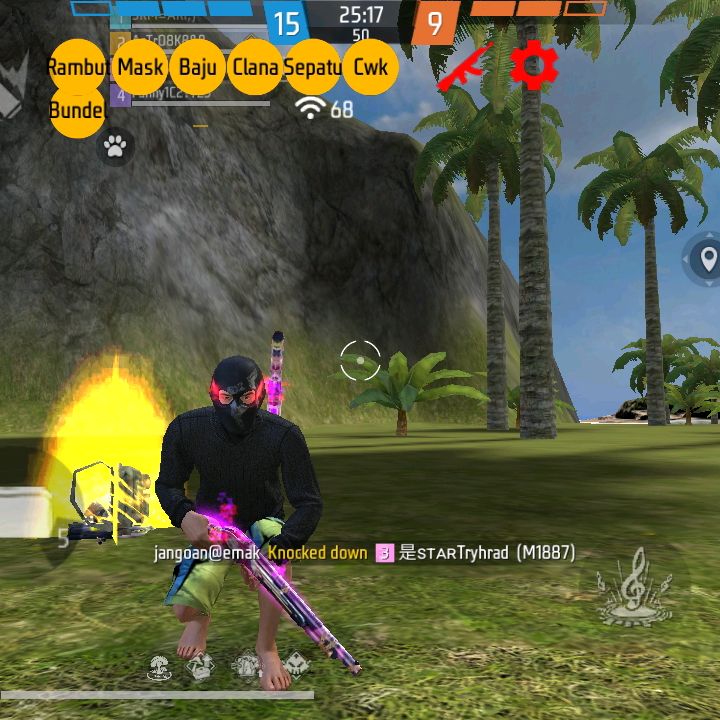The width and height of the screenshot is (720, 720).
Task: Click the red rifle icon
Action: tap(467, 67)
